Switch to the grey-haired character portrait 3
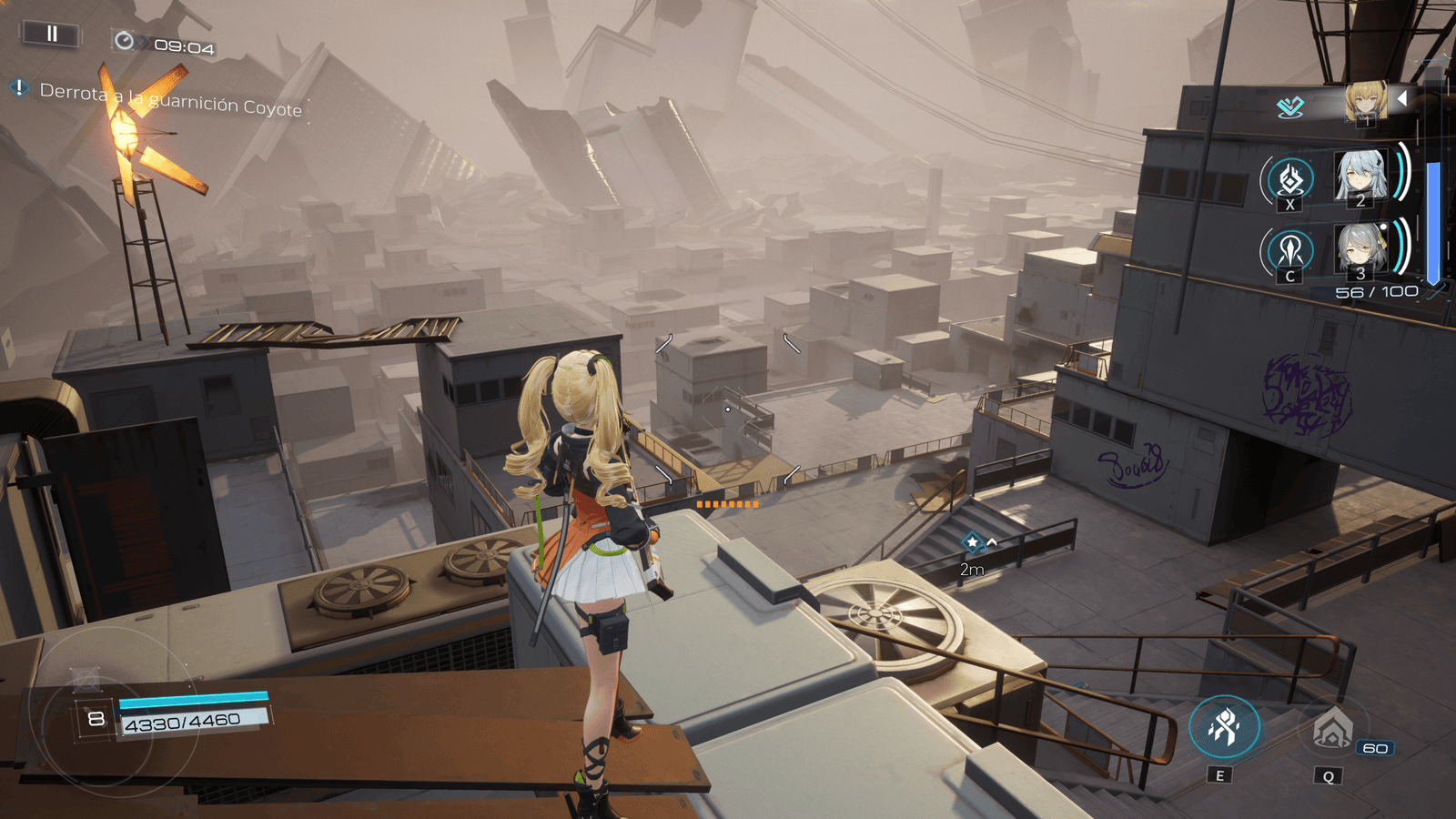The height and width of the screenshot is (819, 1456). point(1360,248)
